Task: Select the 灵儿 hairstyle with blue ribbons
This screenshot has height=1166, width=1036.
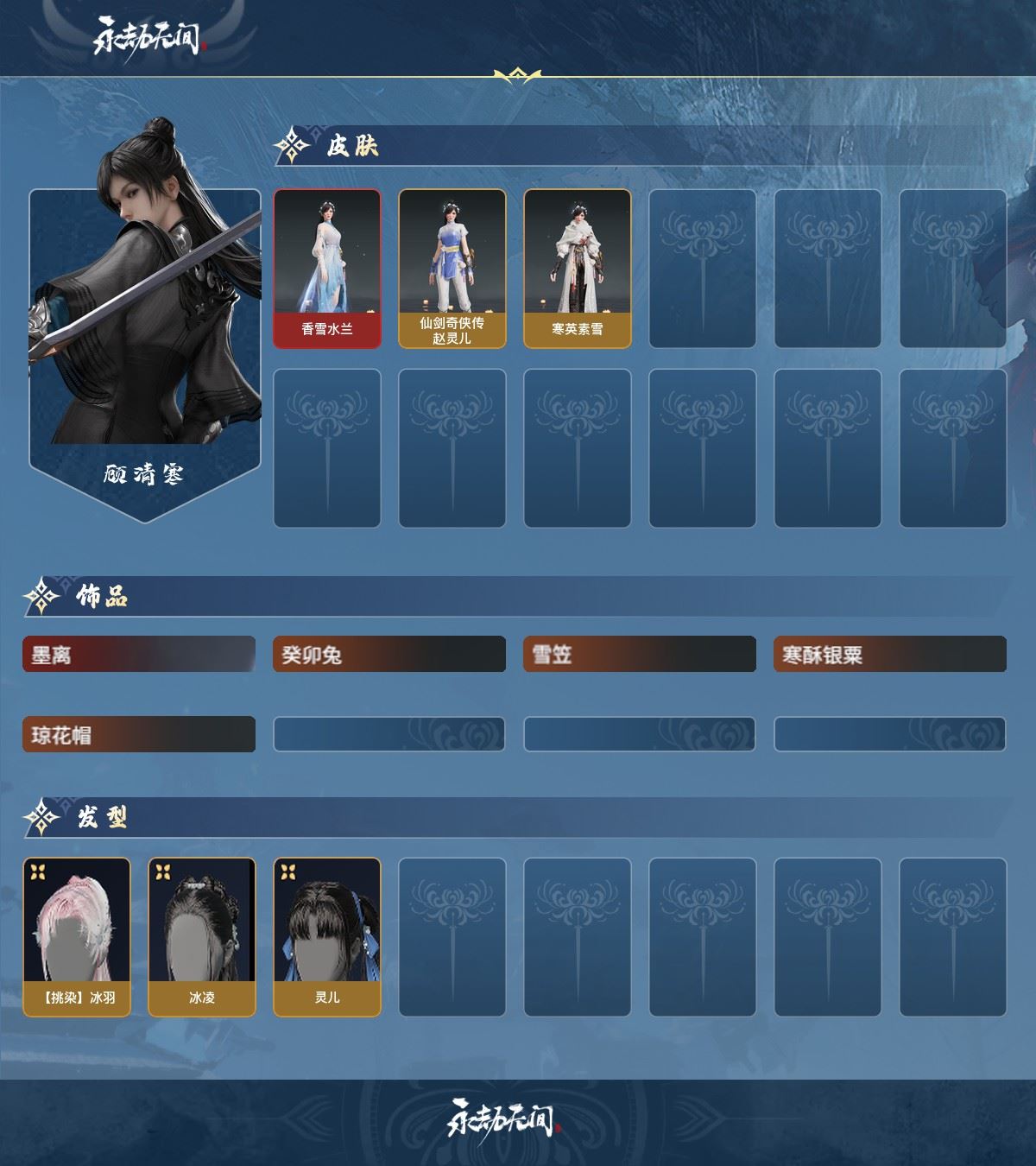Action: tap(327, 937)
